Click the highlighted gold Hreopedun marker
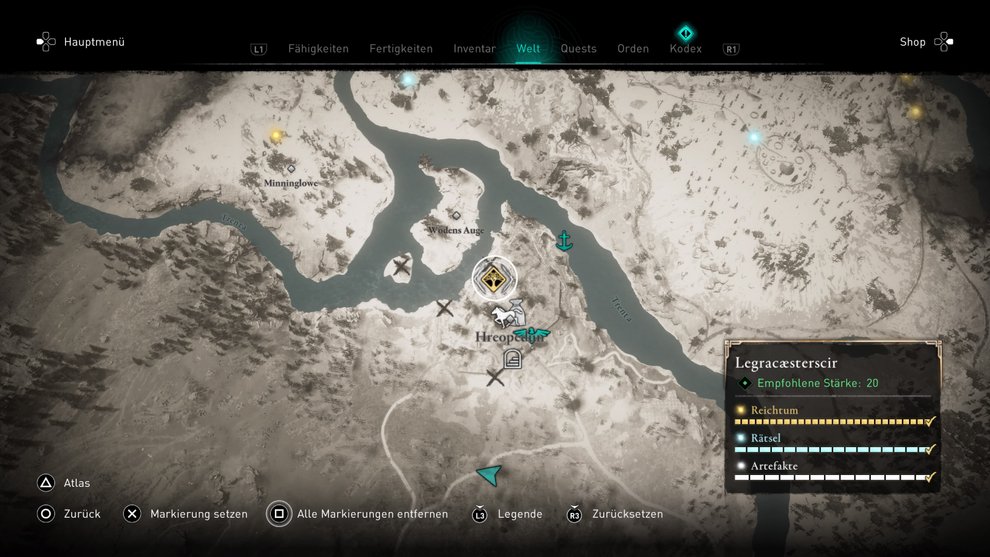 493,281
